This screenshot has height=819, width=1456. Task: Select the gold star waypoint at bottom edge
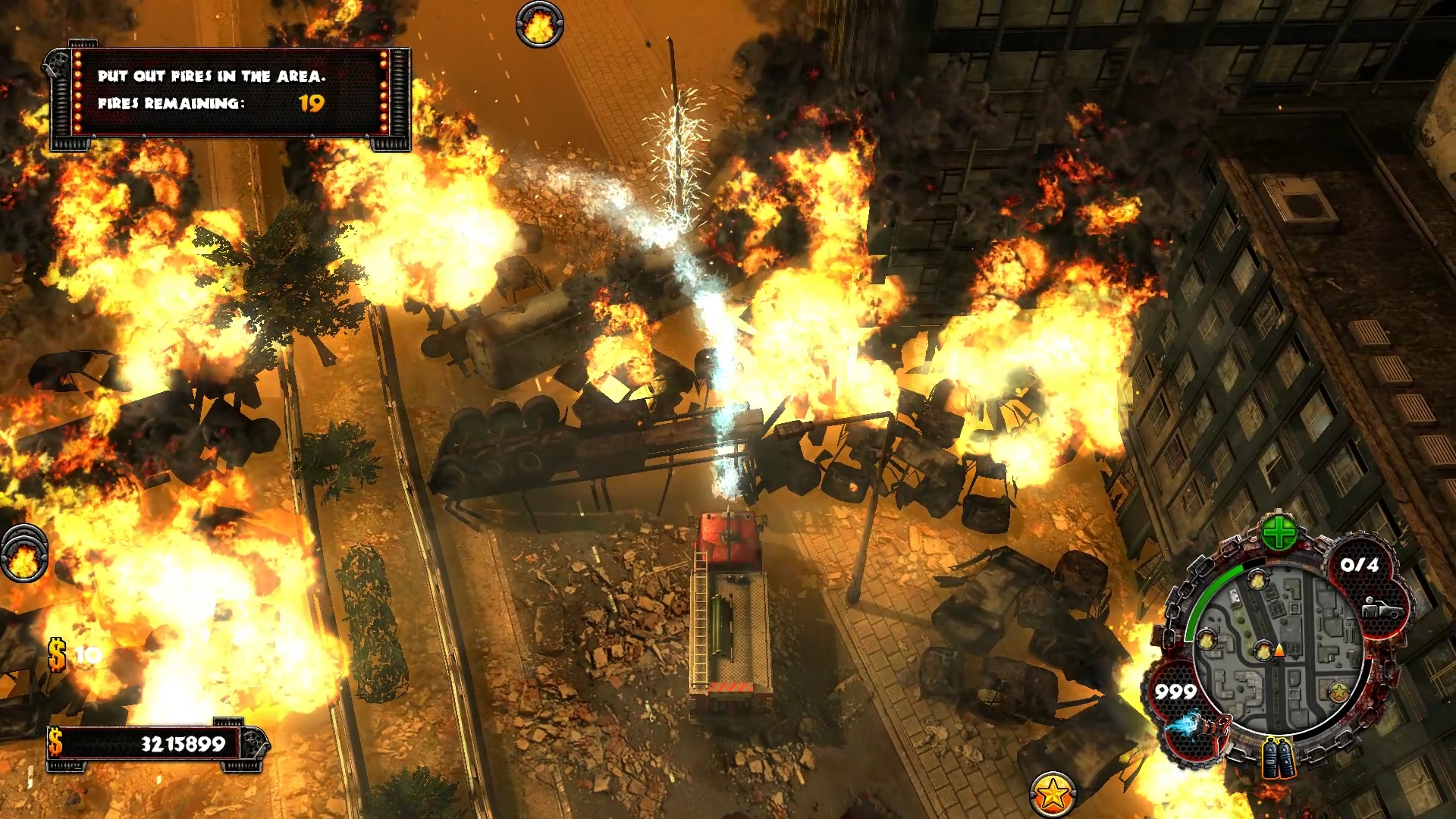pos(1052,794)
